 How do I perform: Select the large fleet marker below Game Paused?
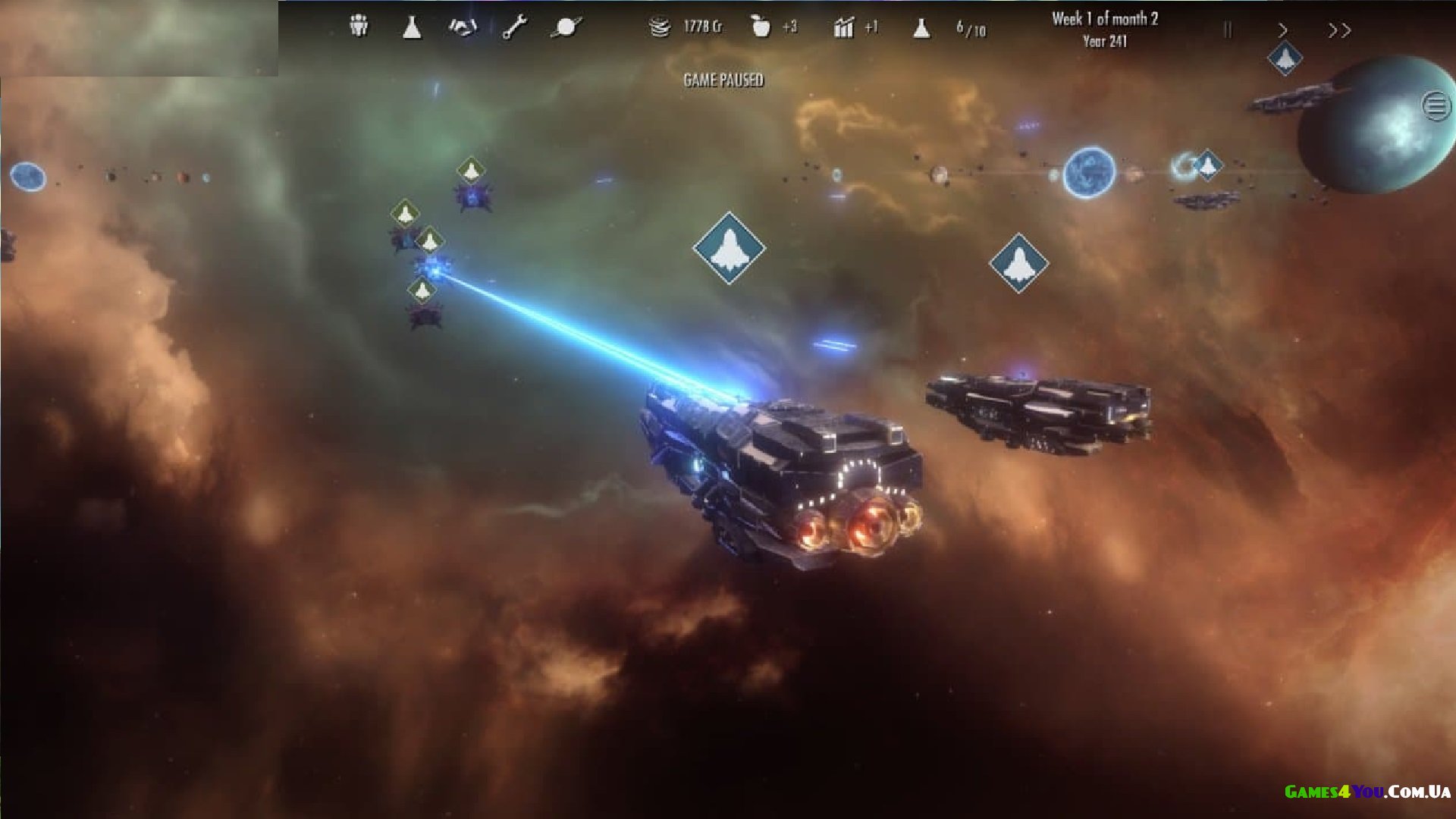point(729,248)
